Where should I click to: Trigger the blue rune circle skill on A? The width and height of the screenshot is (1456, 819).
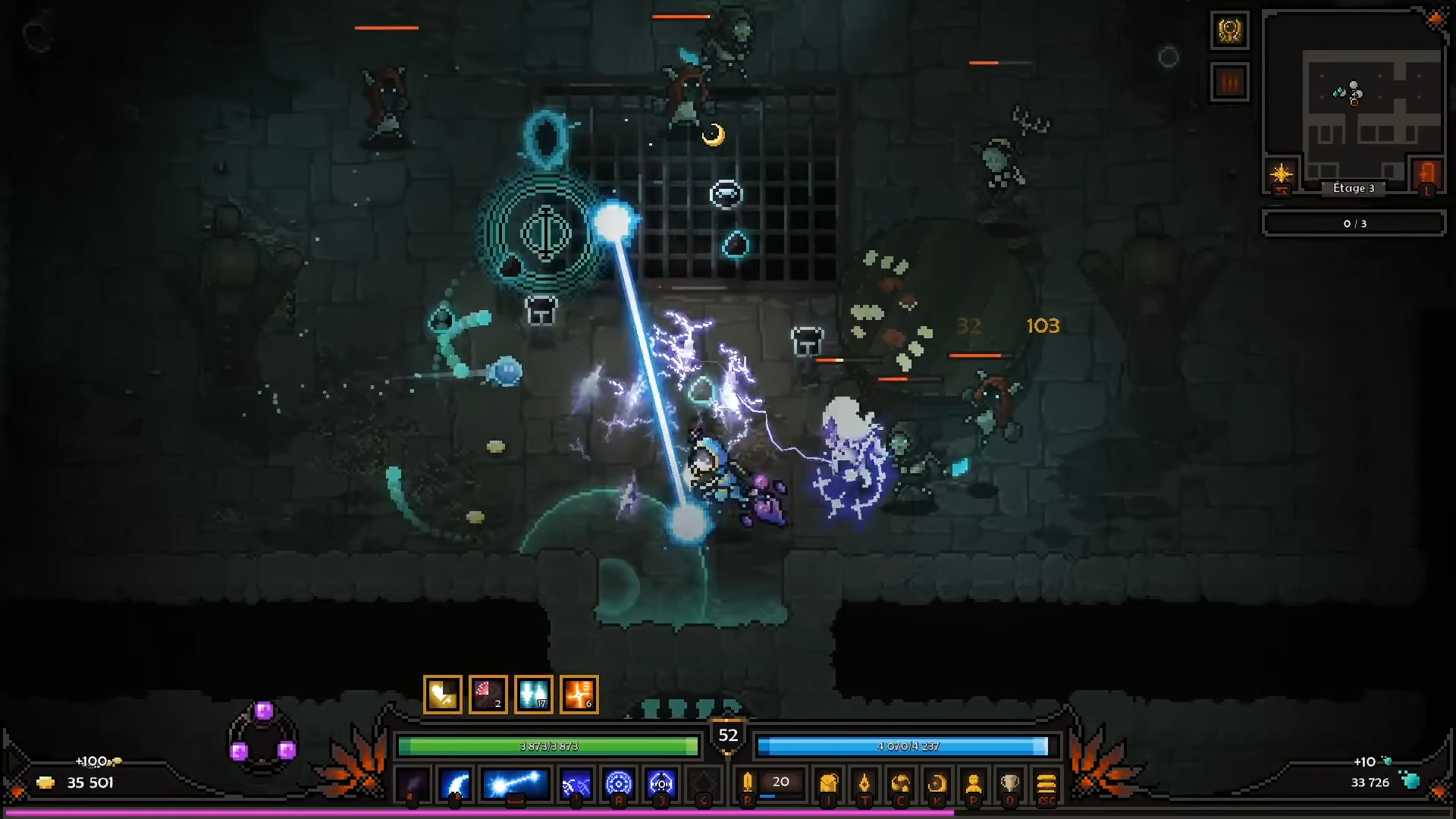(x=619, y=783)
